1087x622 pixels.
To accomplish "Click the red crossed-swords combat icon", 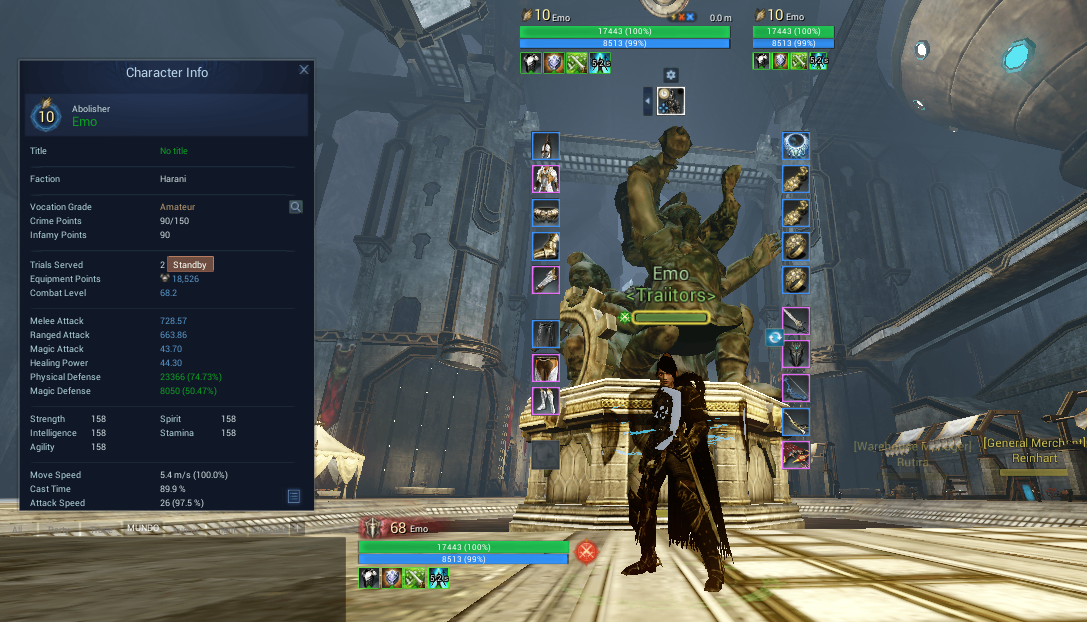I will [587, 551].
